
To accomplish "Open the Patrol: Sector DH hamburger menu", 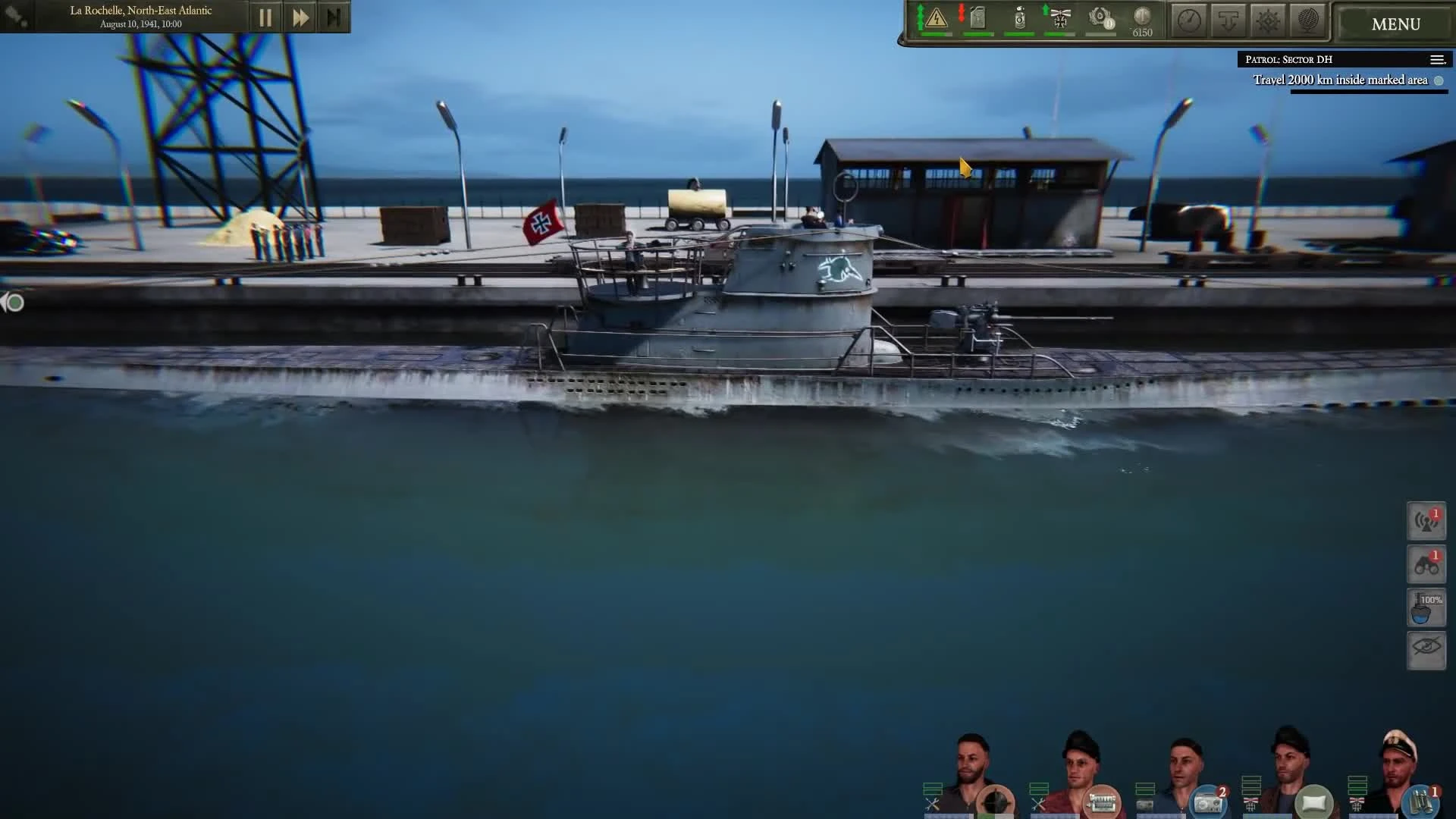I will [x=1438, y=59].
